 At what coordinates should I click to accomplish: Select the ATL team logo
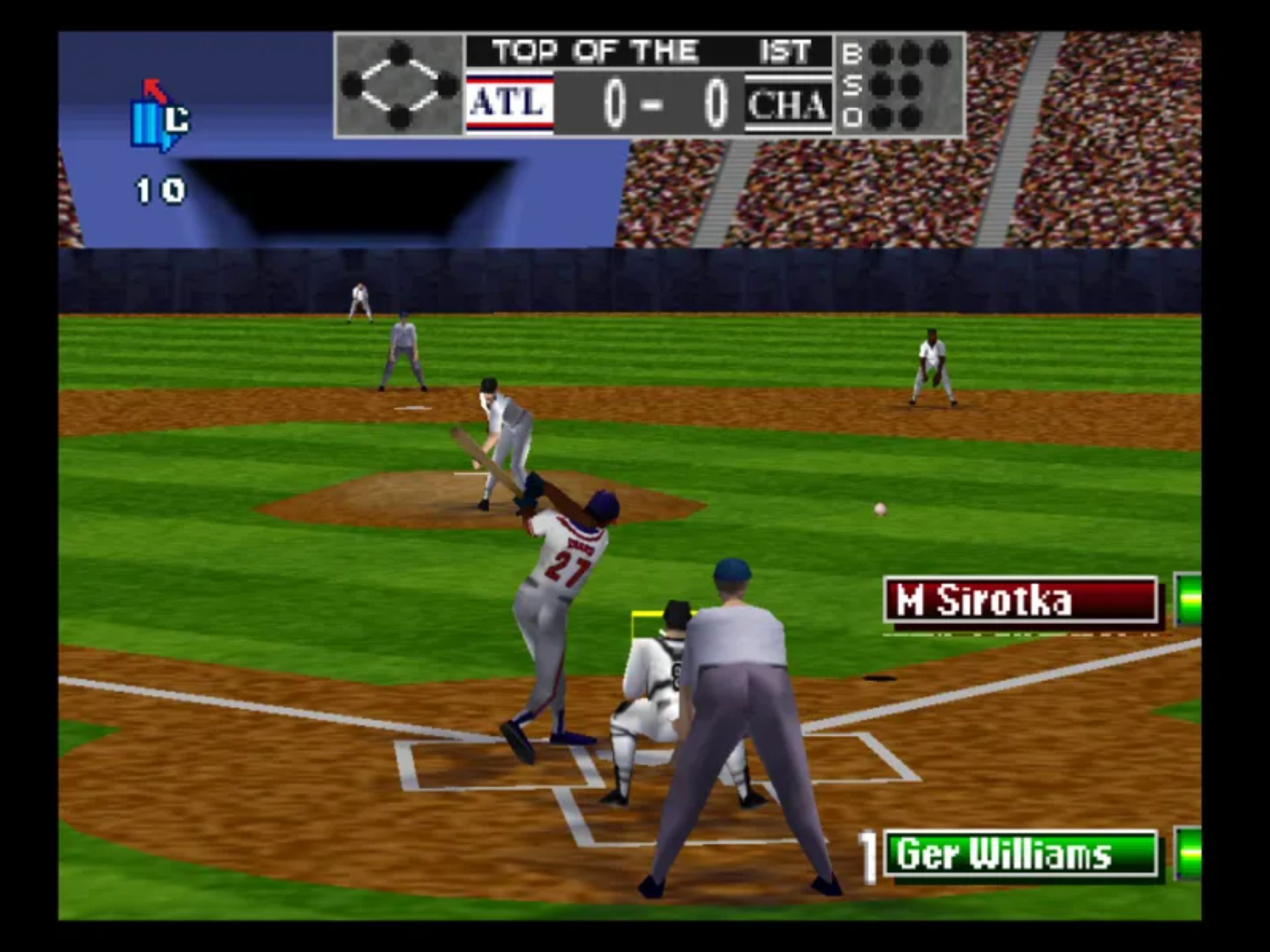[509, 104]
